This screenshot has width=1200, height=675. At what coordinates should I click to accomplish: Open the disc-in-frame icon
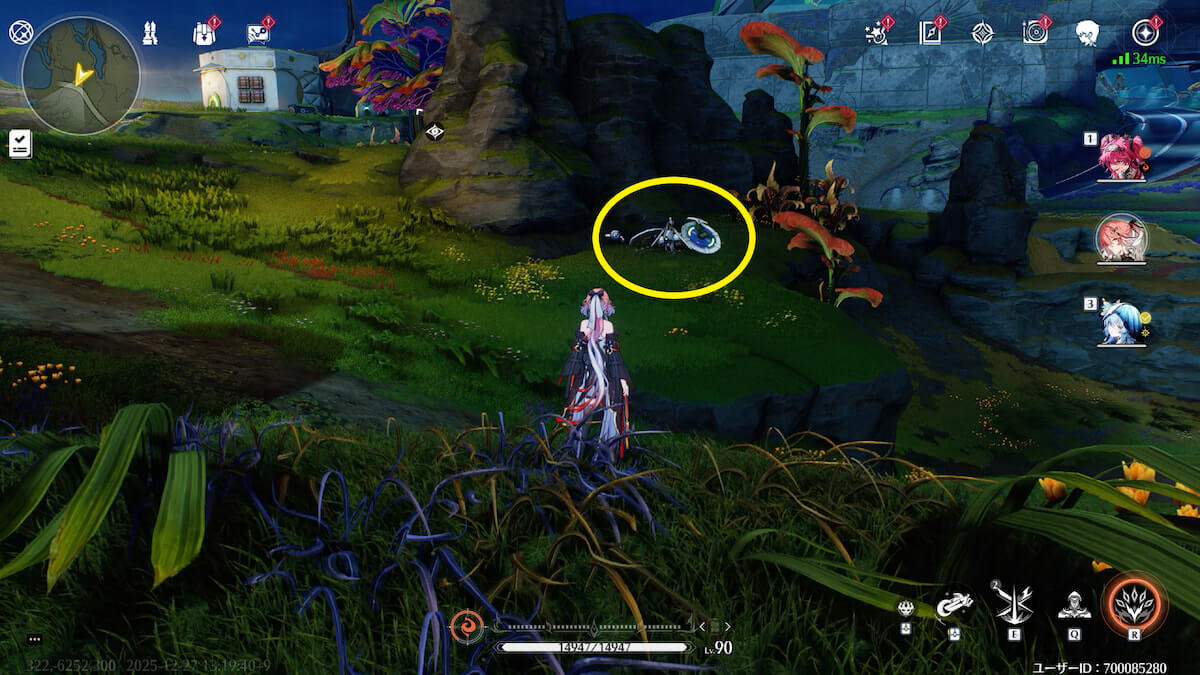tap(1034, 33)
